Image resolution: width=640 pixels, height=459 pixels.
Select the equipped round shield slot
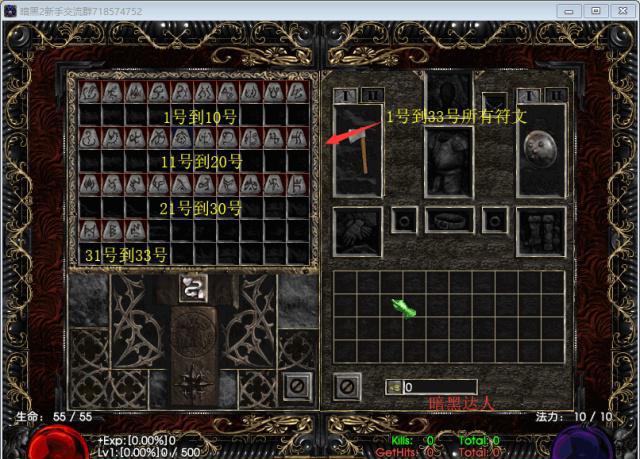(541, 148)
